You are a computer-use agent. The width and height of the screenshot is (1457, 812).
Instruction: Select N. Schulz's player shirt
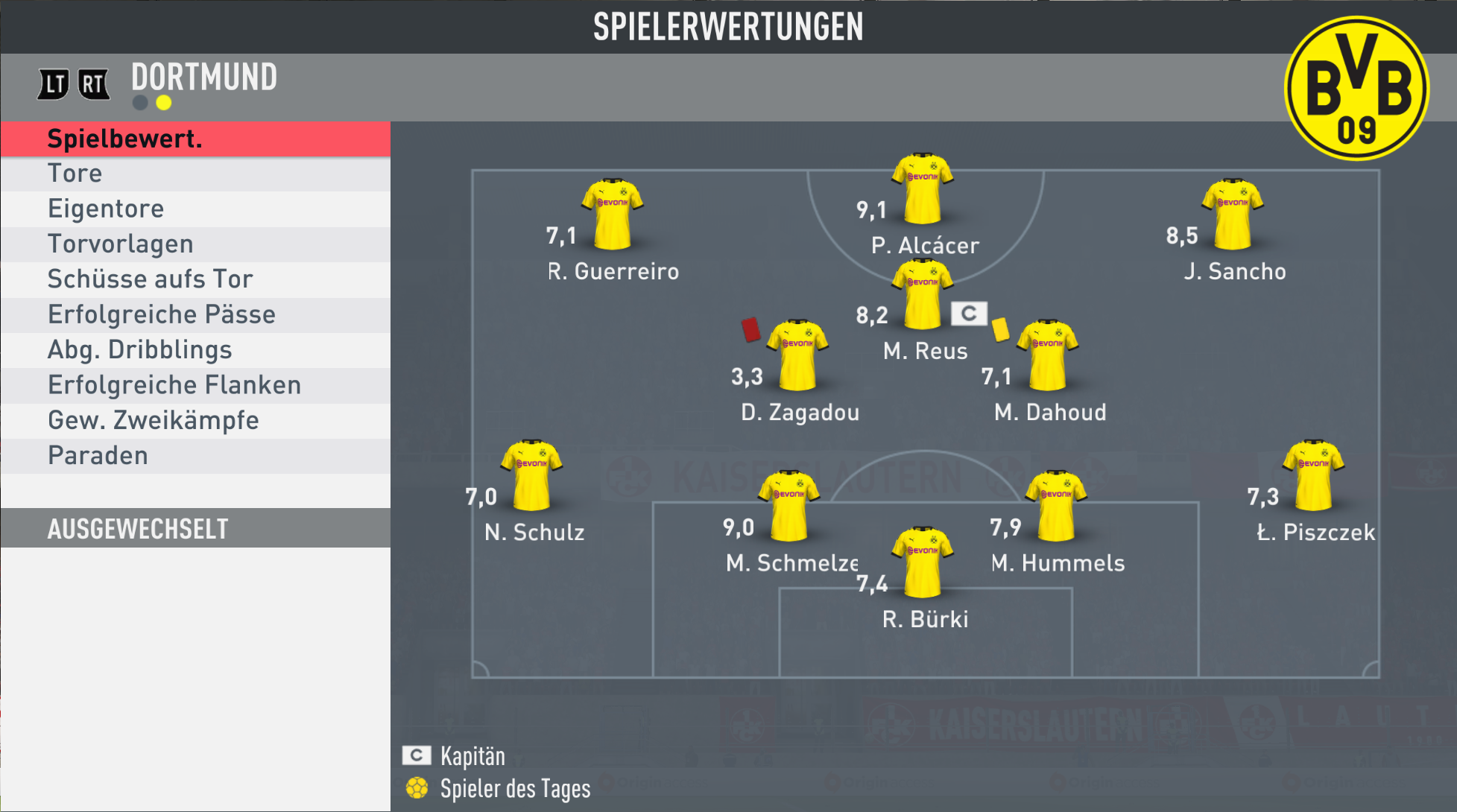coord(531,475)
